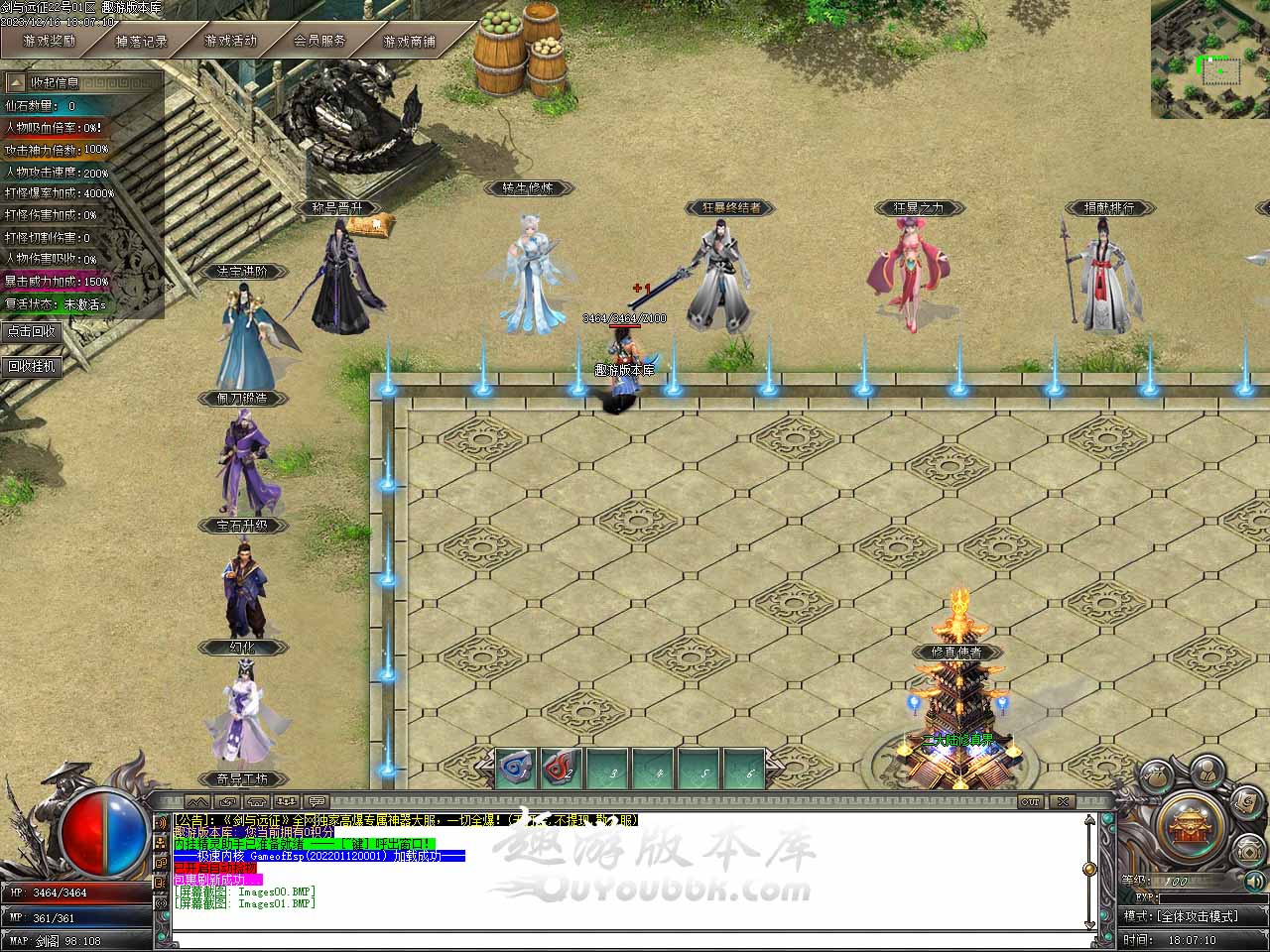
Task: Open the character sheet portrait icon
Action: click(1206, 771)
